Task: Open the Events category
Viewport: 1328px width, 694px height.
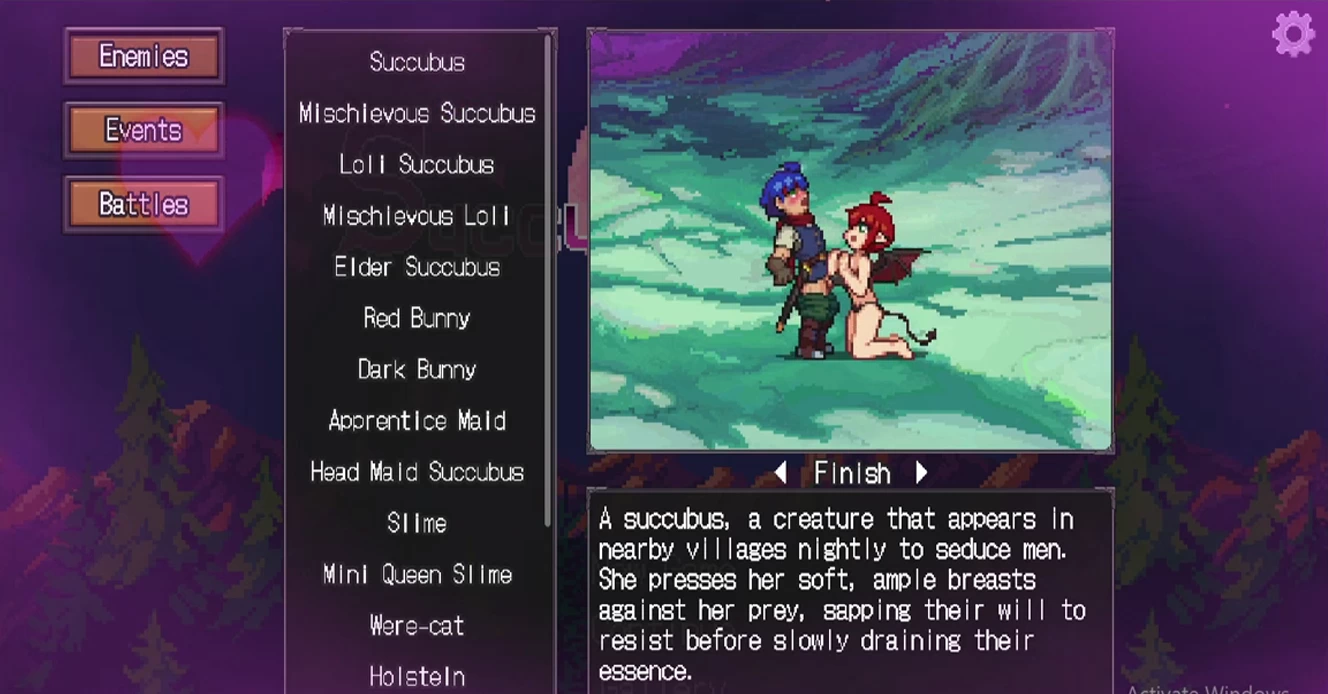Action: click(x=143, y=130)
